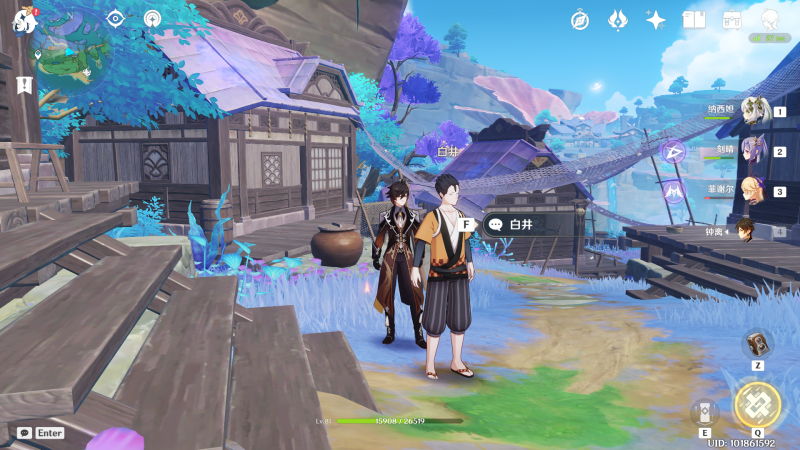Open the Adventurer Handbook book icon
Viewport: 800px width, 450px height.
point(694,19)
